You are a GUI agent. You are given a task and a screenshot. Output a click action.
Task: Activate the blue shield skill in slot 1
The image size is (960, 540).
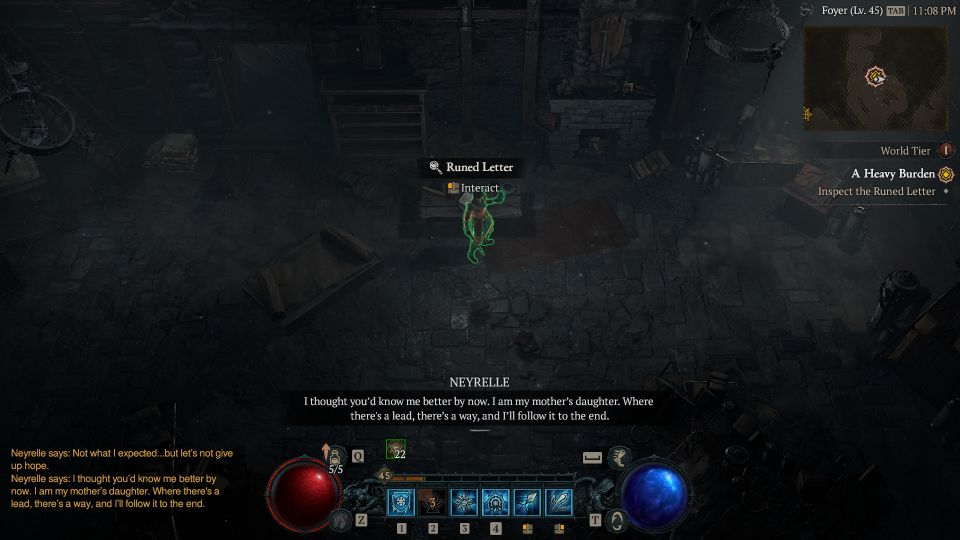tap(401, 502)
